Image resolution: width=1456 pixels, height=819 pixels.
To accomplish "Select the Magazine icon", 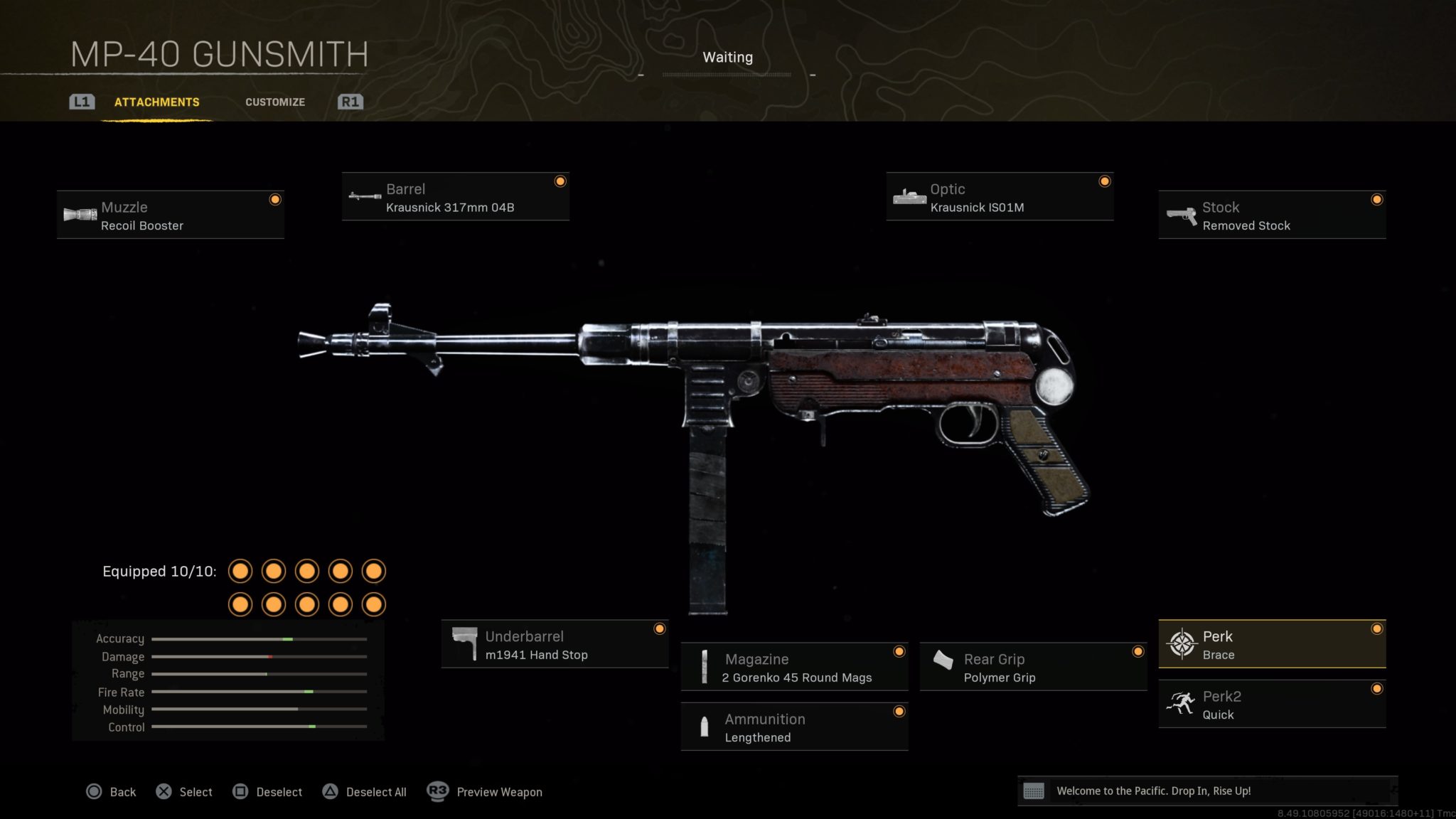I will pos(705,667).
